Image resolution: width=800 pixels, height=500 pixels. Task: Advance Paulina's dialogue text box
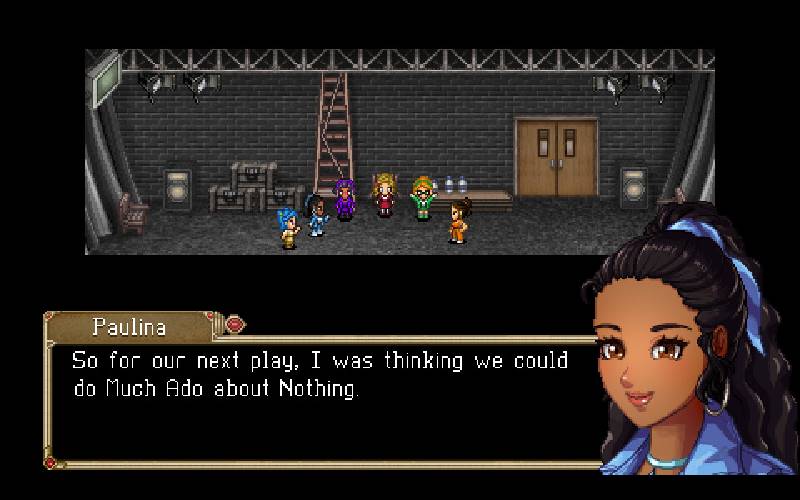click(320, 400)
